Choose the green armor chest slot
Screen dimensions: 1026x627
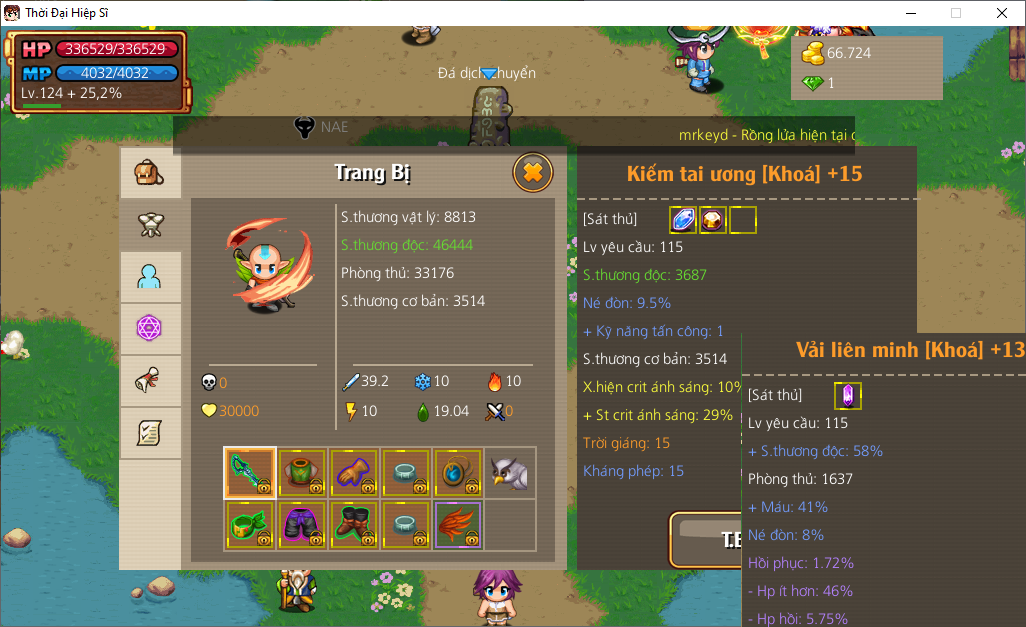(302, 473)
